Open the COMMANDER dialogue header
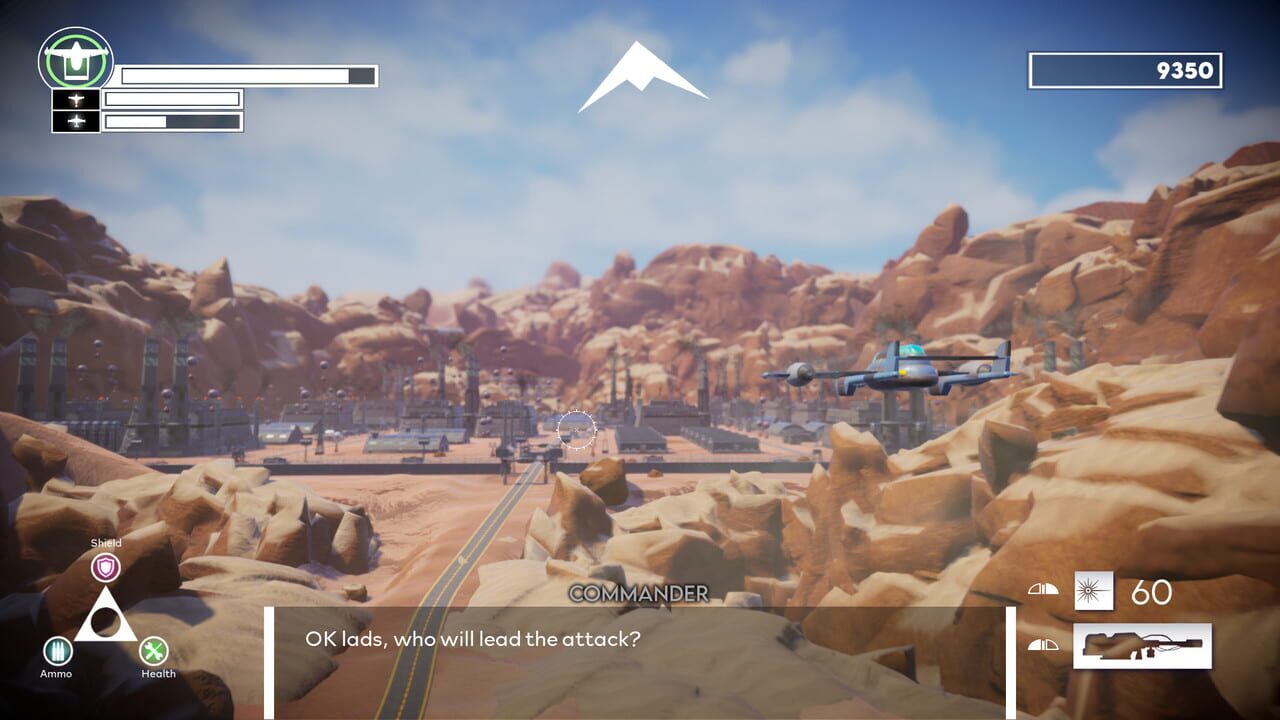 tap(639, 594)
